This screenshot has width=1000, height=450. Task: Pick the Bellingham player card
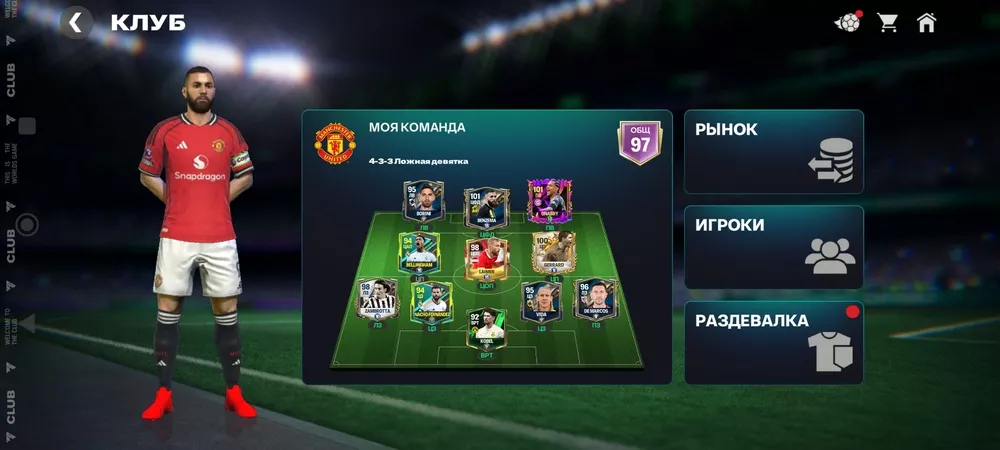(x=420, y=253)
